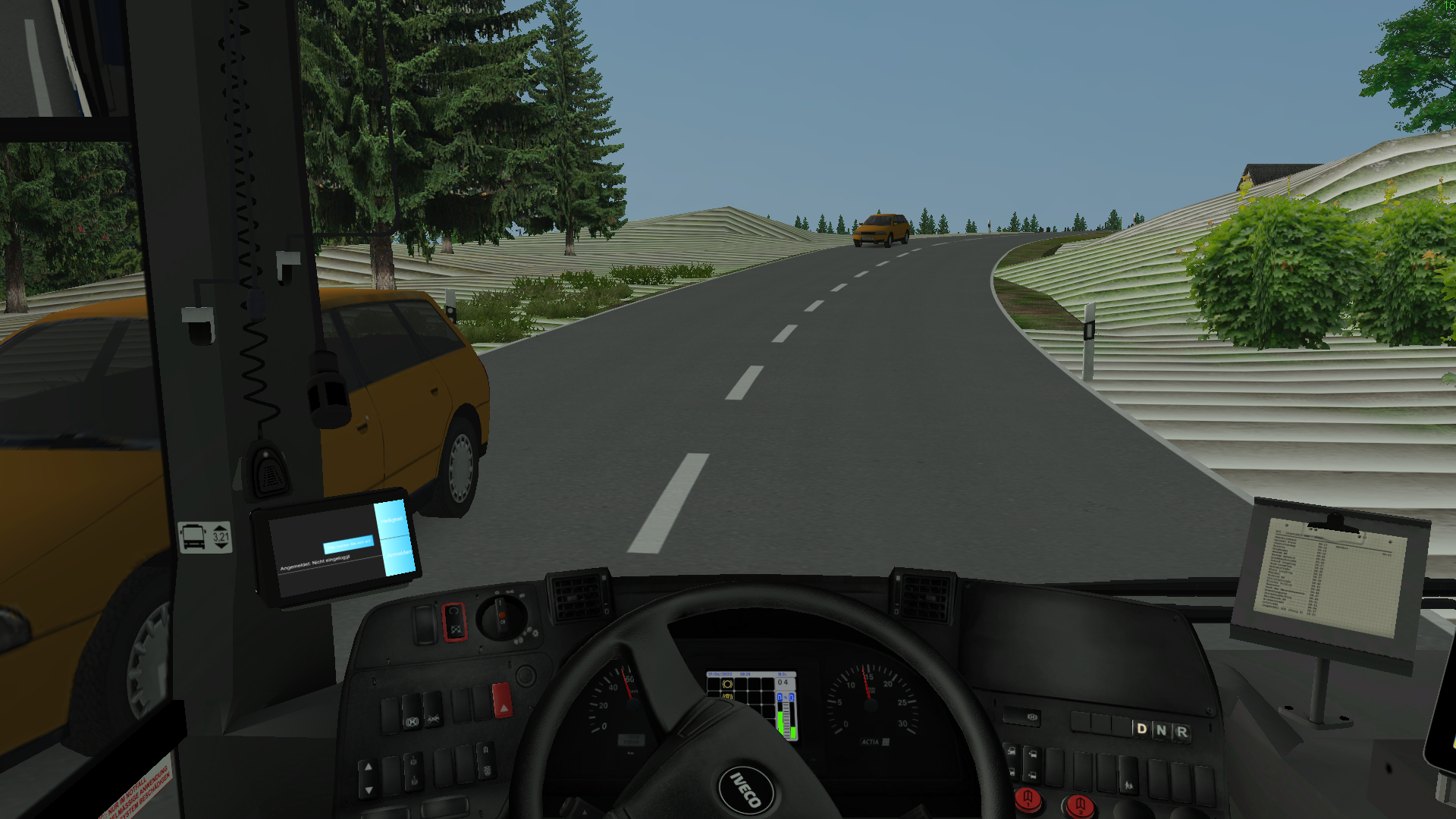Tap Anmelden on the ticket printer screen

[x=397, y=555]
